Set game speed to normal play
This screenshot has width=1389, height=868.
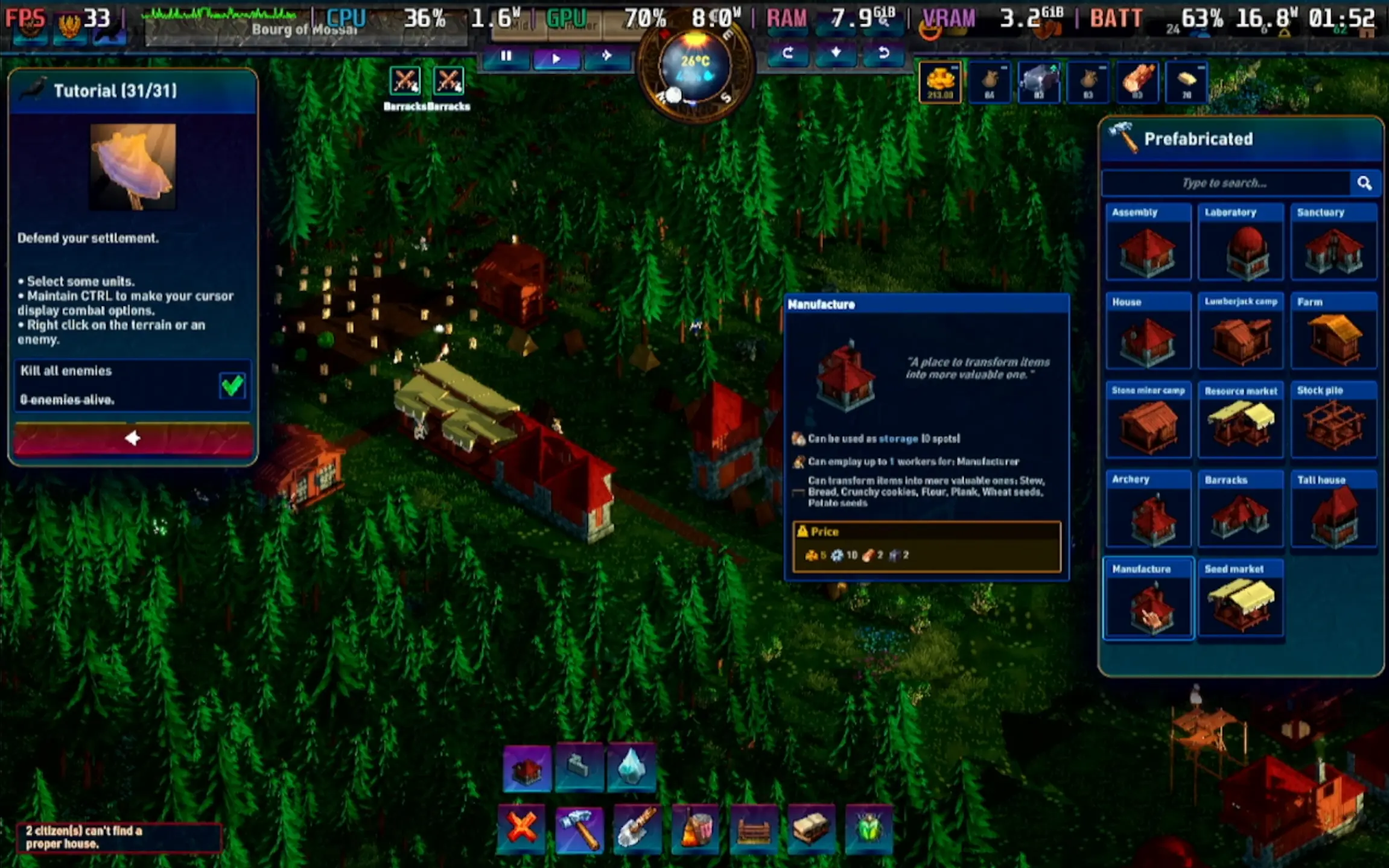pyautogui.click(x=556, y=58)
